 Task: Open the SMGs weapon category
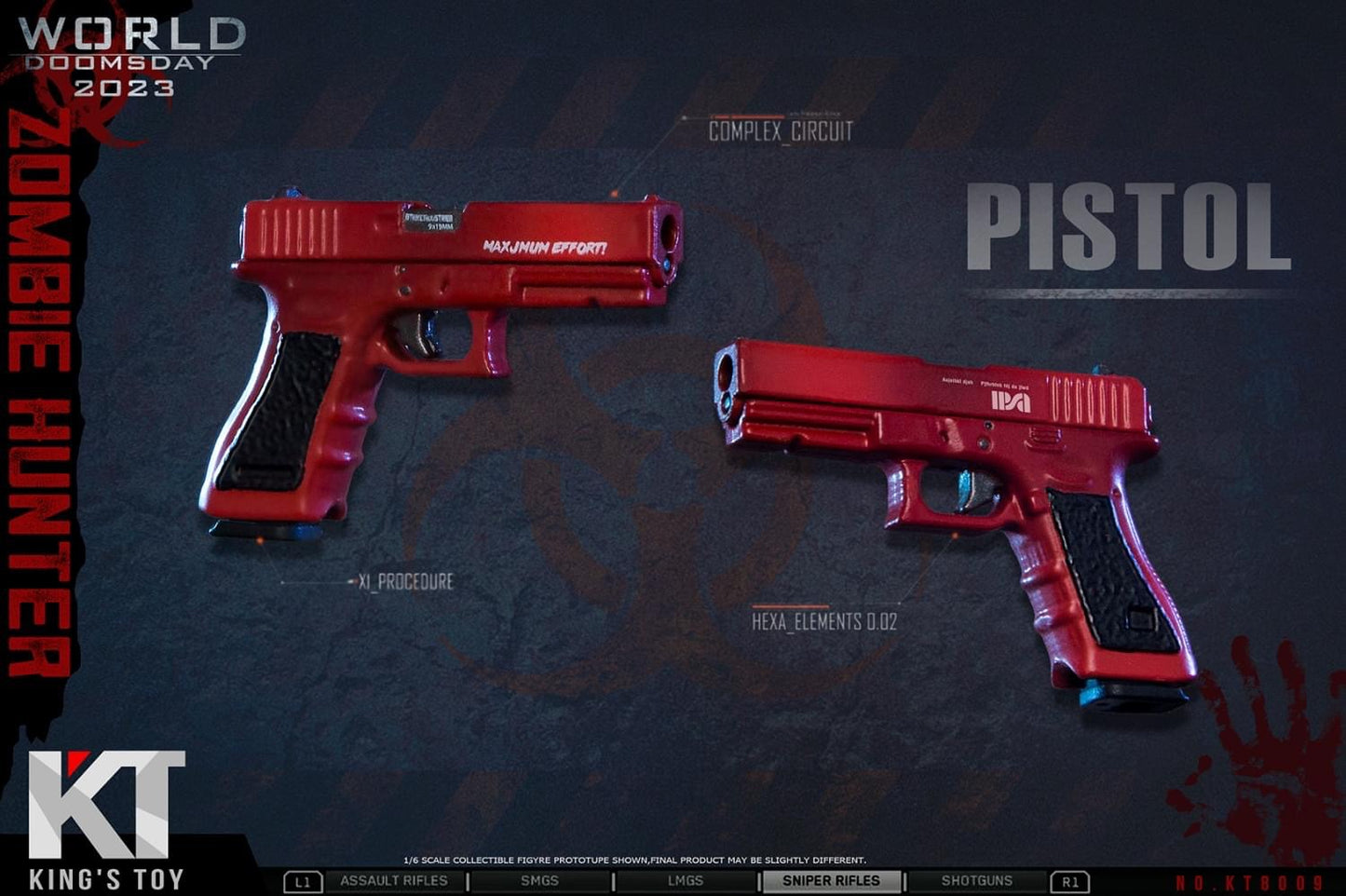[539, 881]
